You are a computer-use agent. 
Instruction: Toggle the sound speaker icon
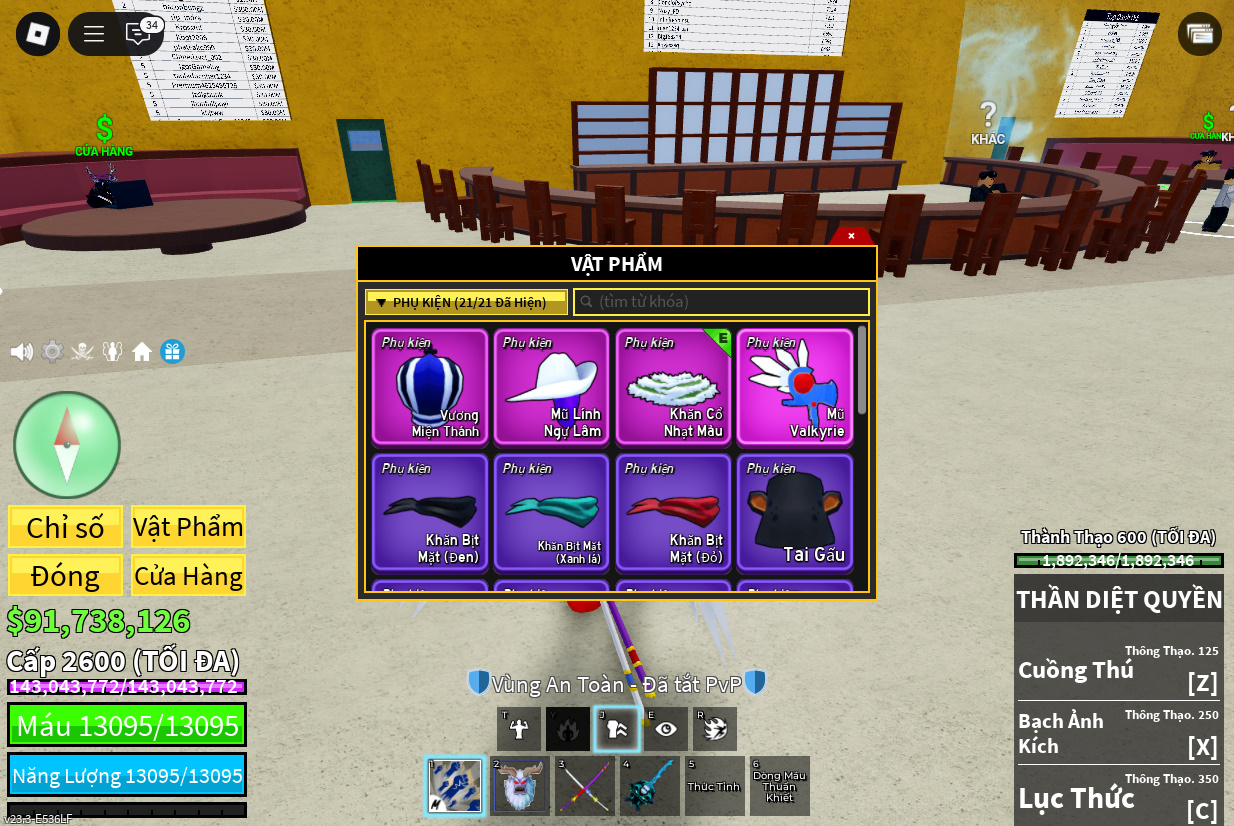[21, 352]
